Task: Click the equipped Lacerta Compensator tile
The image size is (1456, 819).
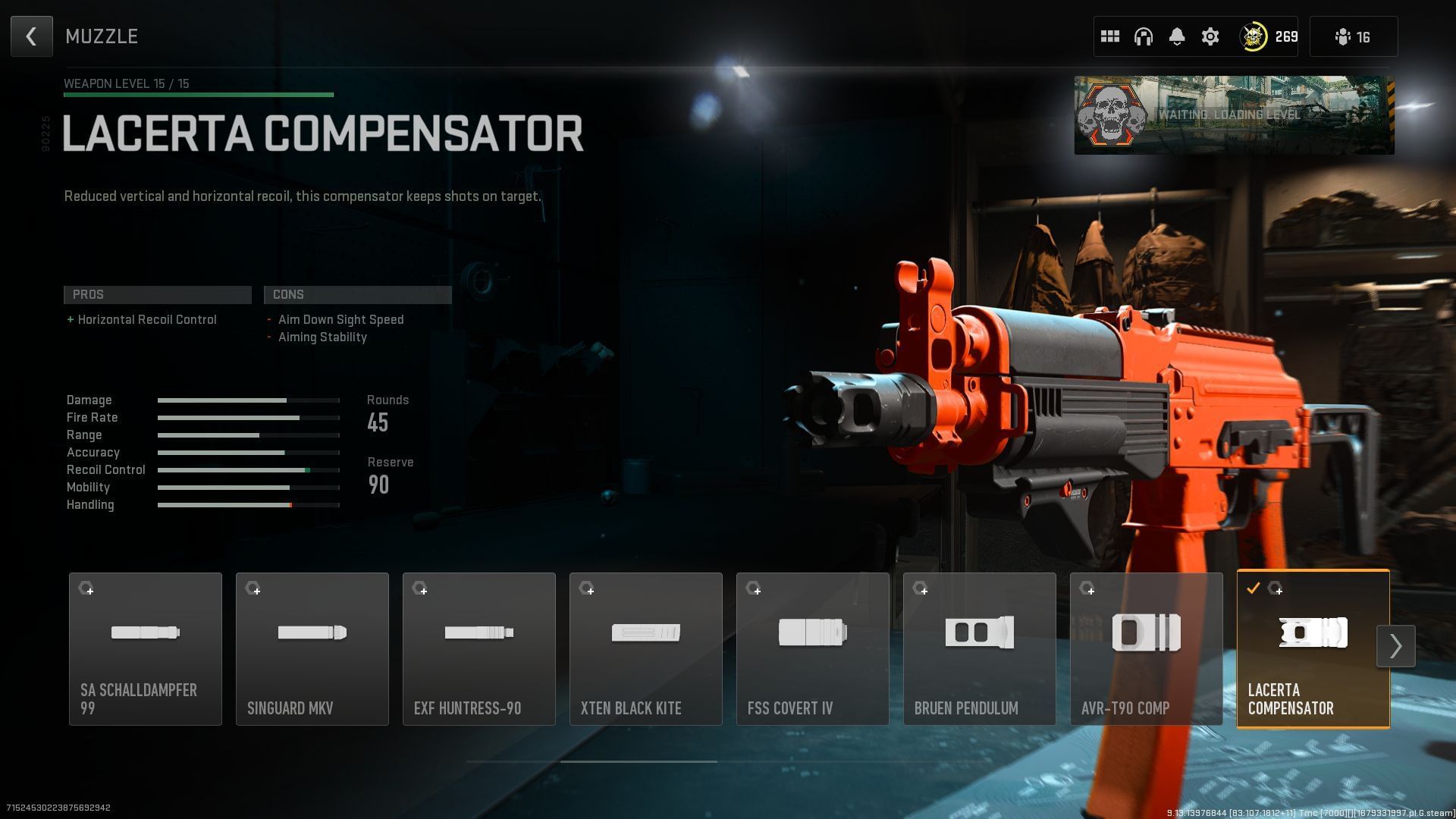Action: (1313, 648)
